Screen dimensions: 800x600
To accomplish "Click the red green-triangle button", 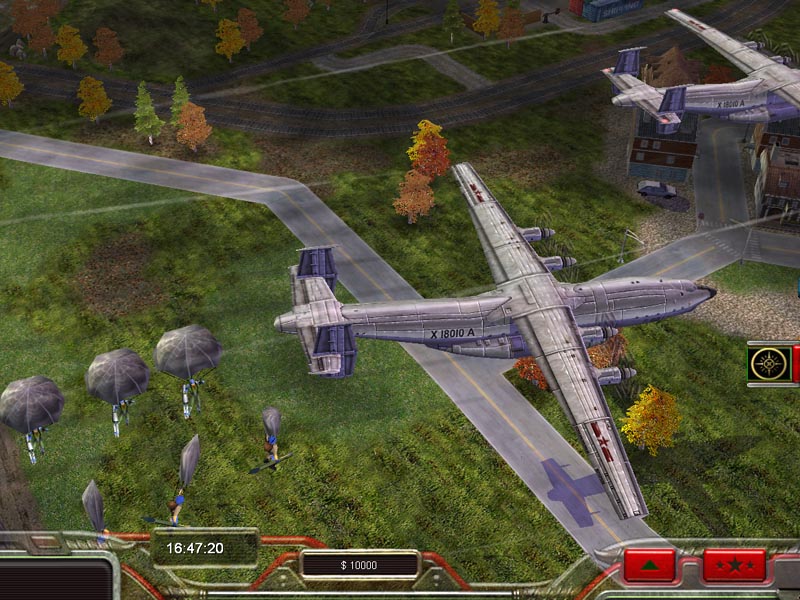I will 649,565.
